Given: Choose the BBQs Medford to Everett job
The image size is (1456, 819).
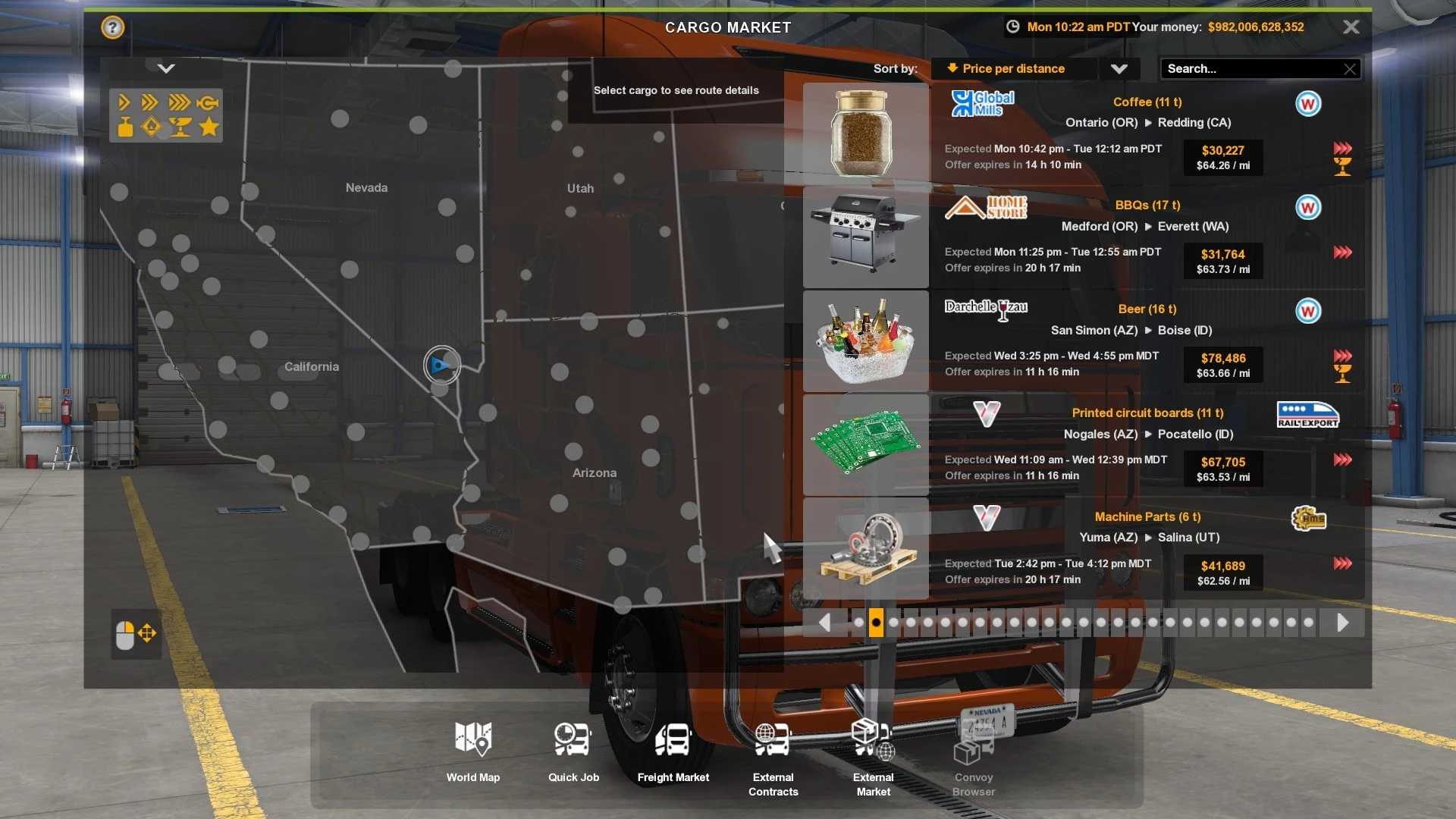Looking at the screenshot, I should tap(1083, 237).
